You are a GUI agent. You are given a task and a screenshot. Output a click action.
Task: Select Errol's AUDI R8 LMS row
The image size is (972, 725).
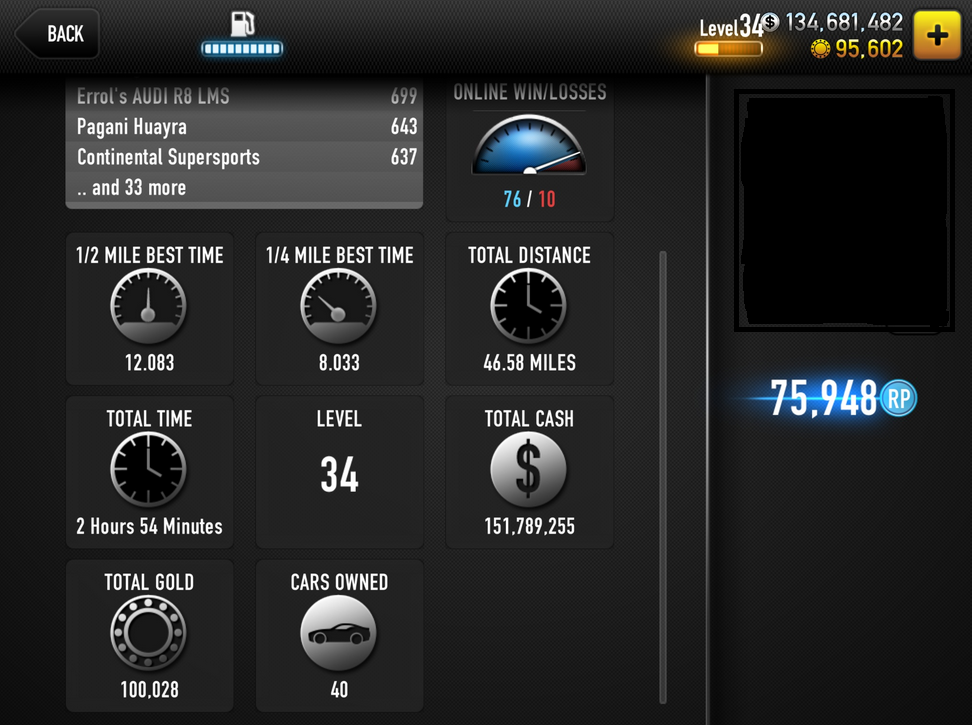(x=244, y=97)
